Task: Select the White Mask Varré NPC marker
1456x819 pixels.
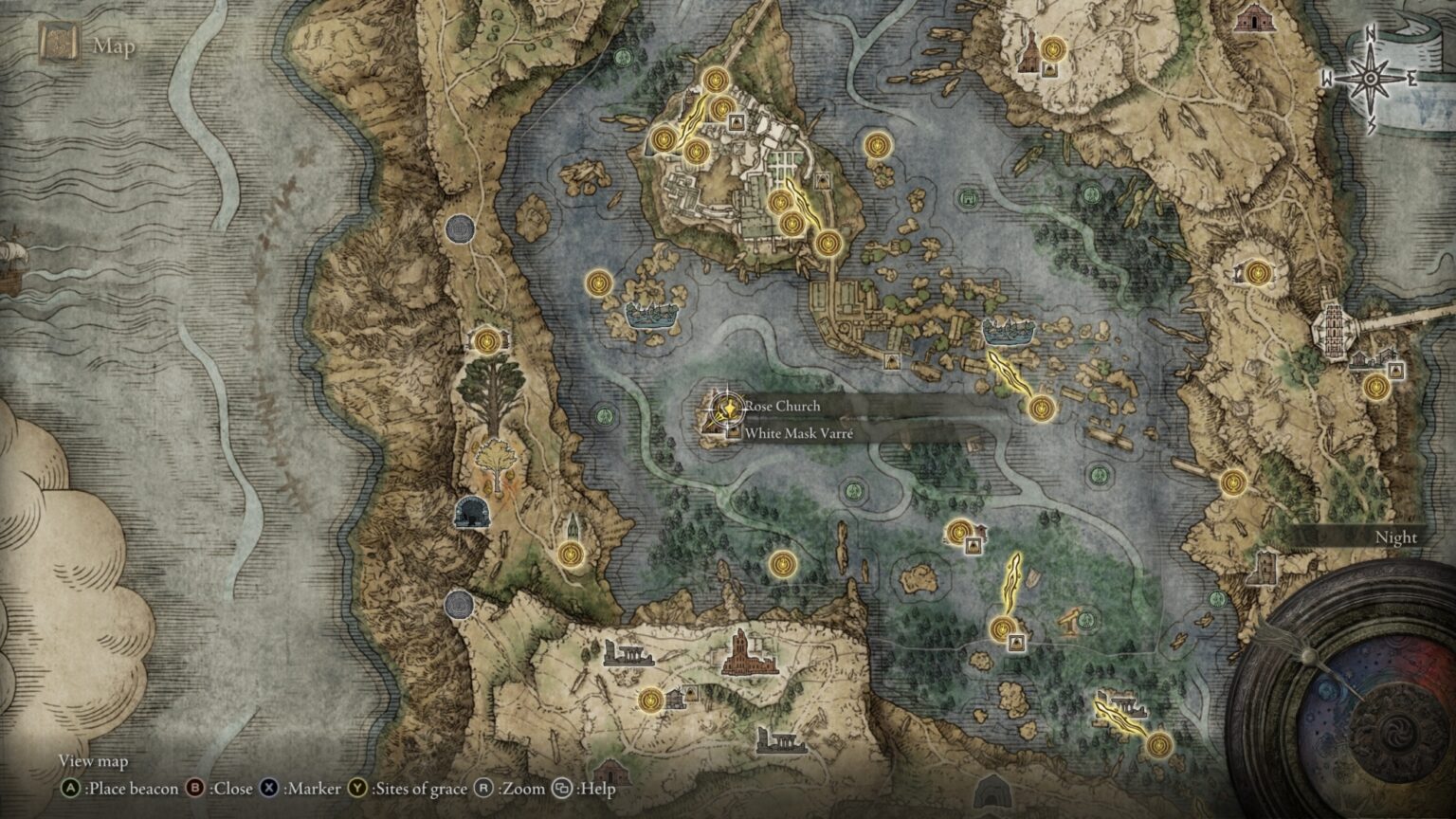Action: coord(733,432)
